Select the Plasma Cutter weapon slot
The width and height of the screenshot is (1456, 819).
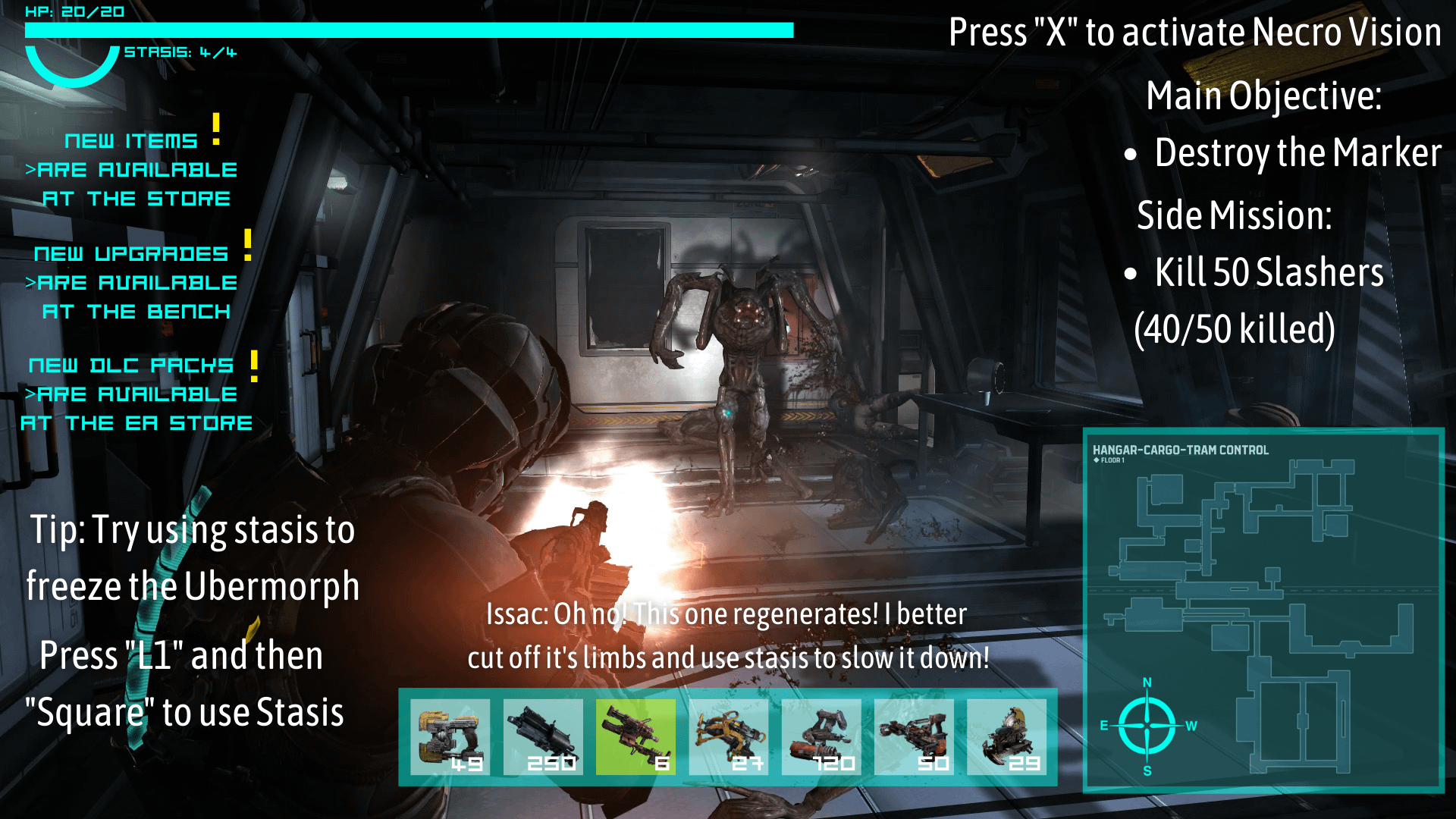coord(450,736)
